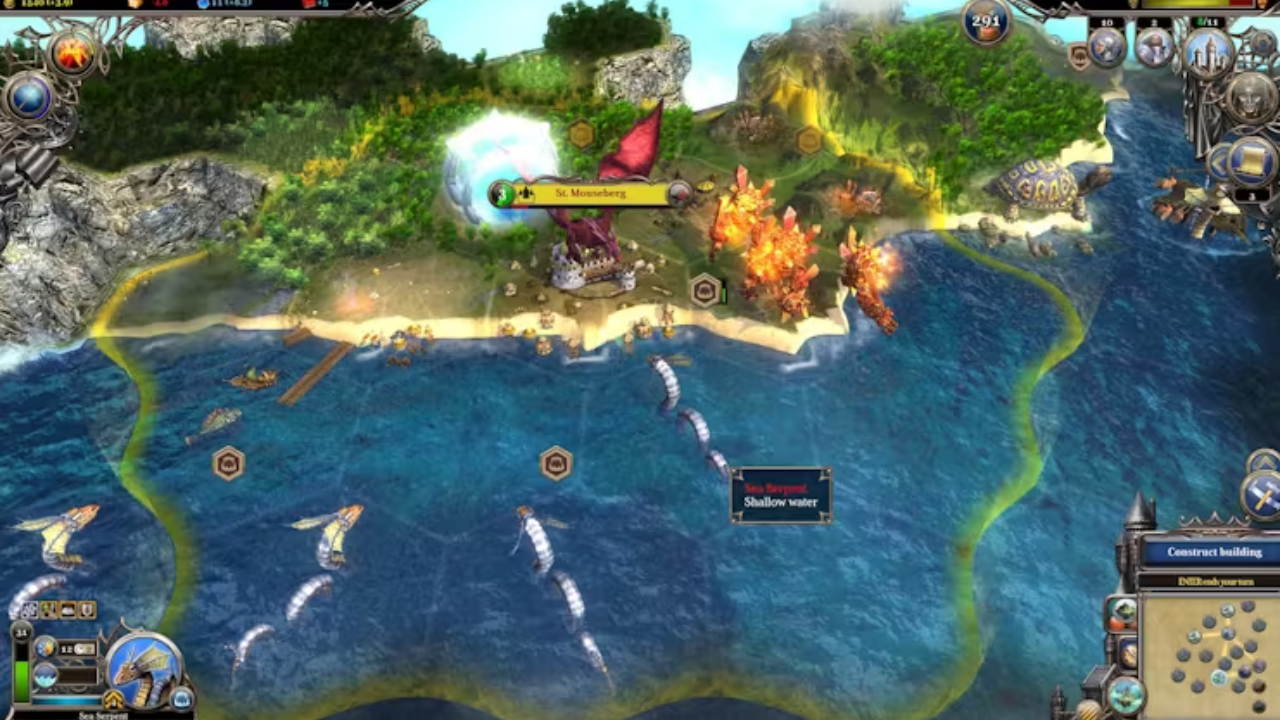The image size is (1280, 720).
Task: Click the crossed sword and scroll button
Action: (1260, 494)
